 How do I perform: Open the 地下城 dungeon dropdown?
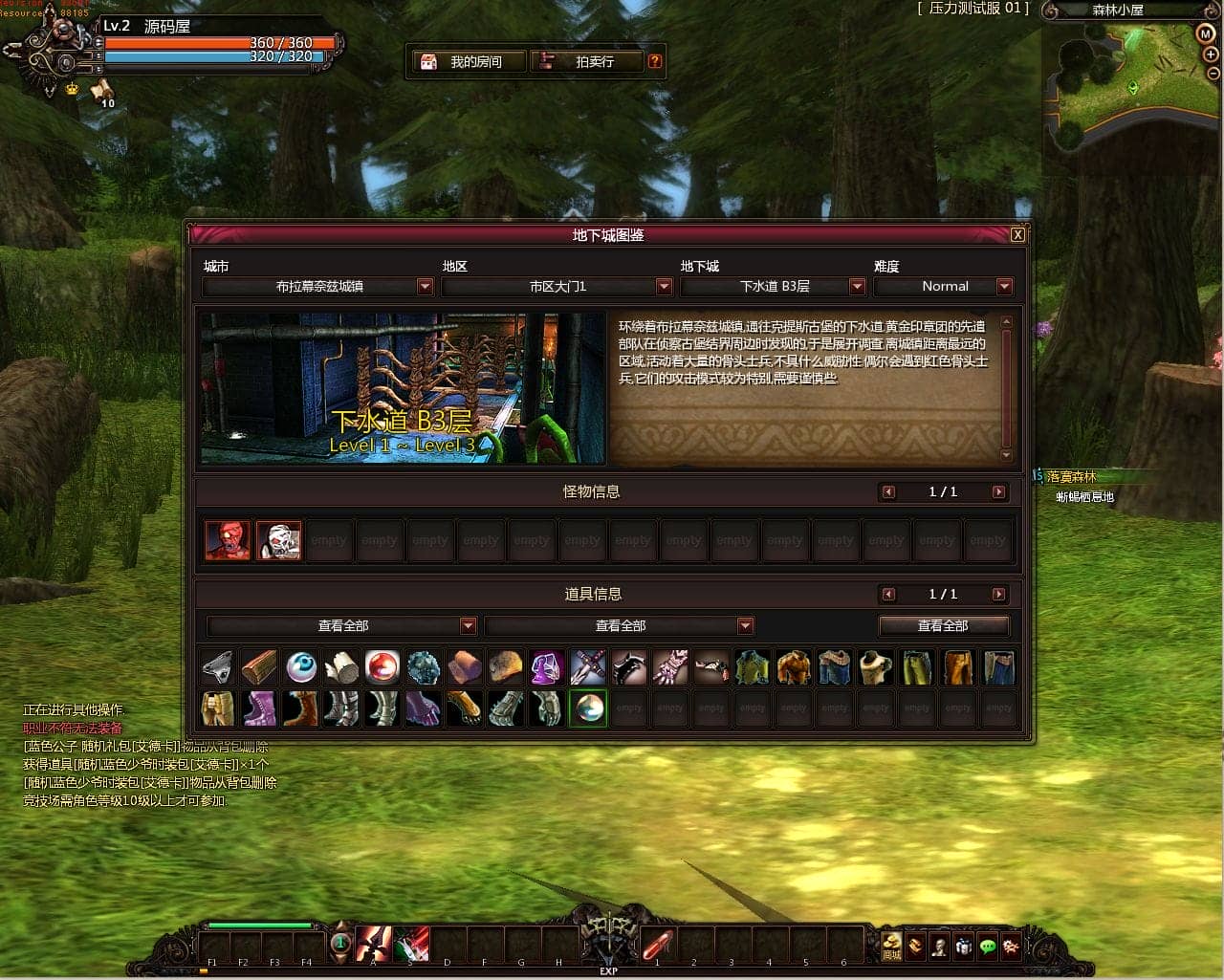[857, 287]
